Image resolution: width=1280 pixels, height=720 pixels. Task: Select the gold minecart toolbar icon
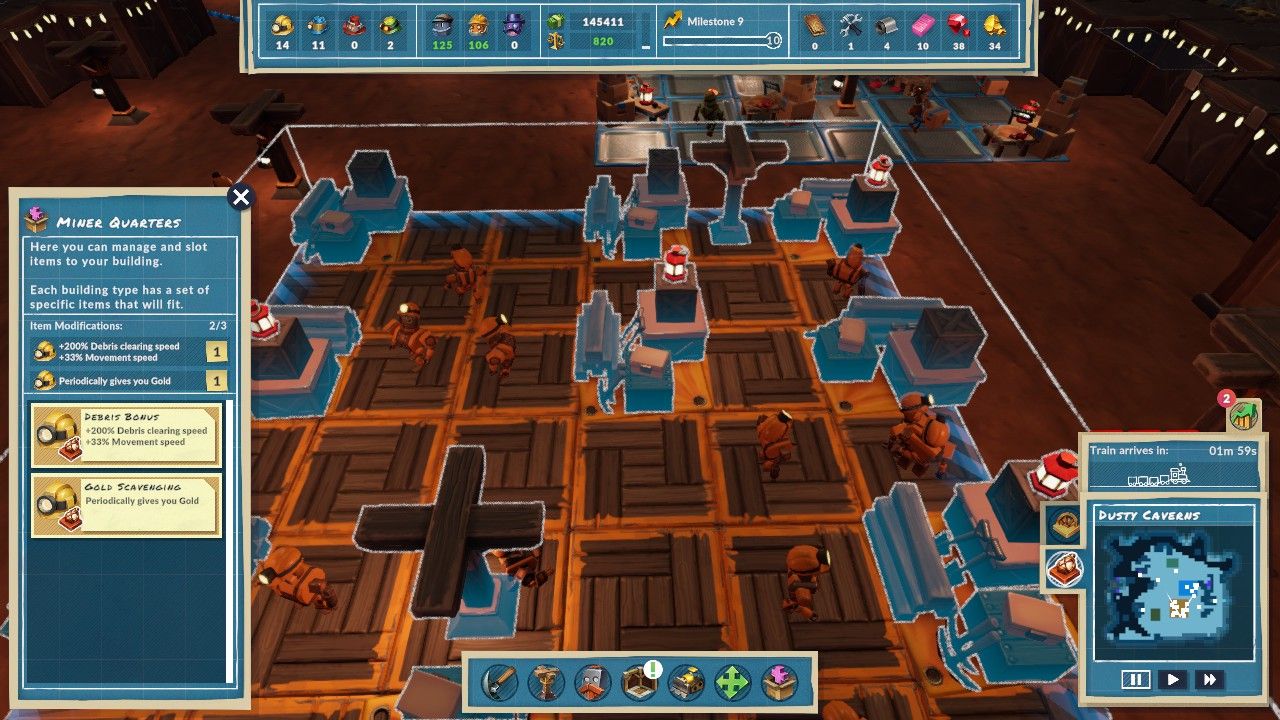click(x=686, y=684)
